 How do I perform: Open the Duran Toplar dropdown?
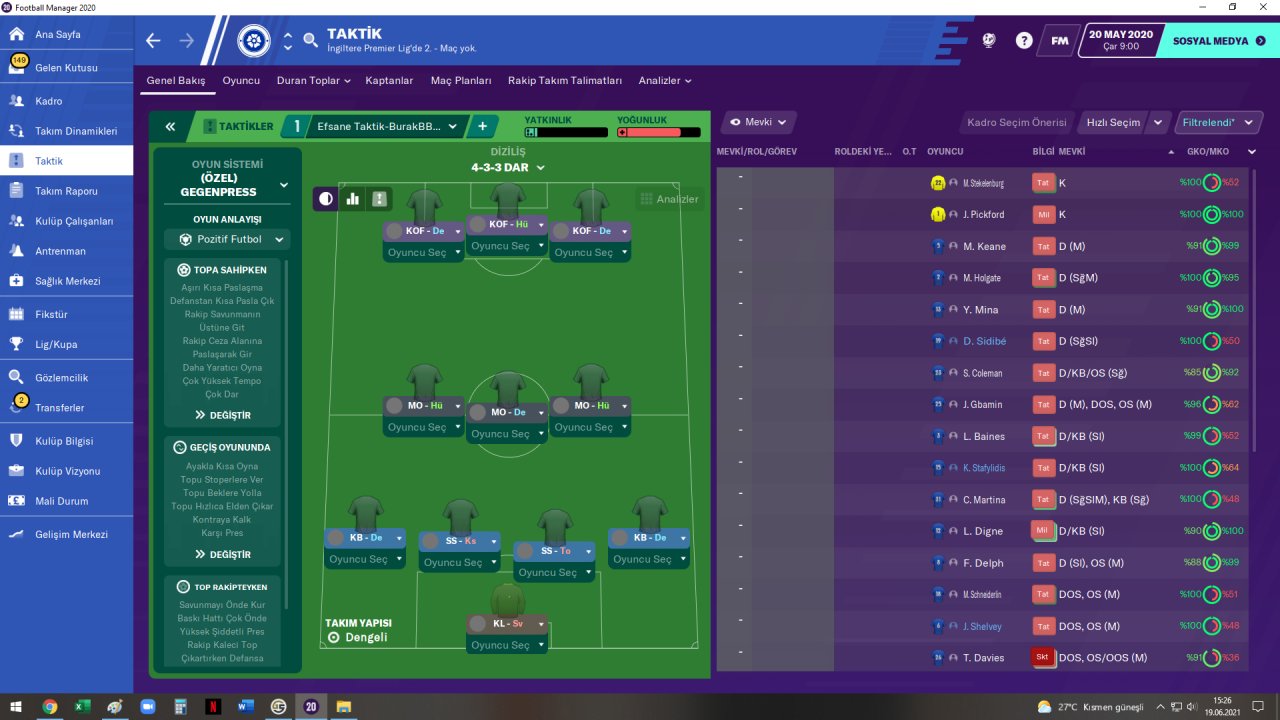coord(313,81)
